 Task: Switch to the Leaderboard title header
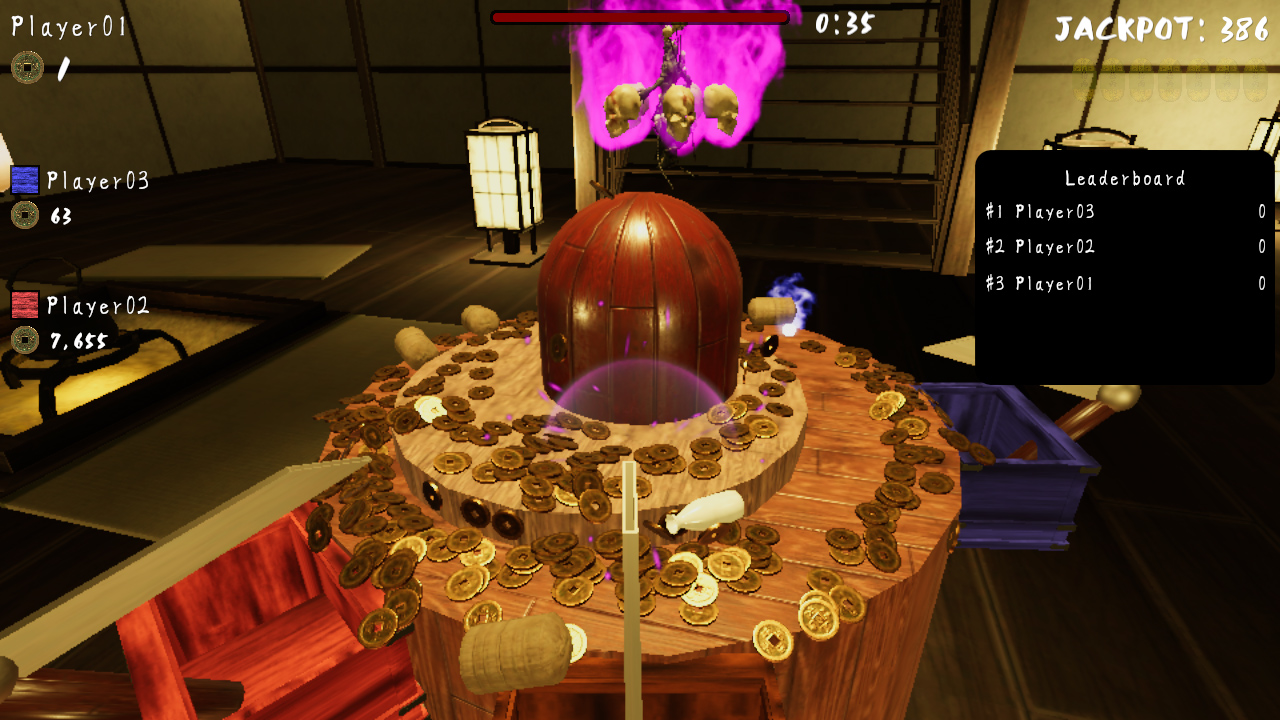click(x=1123, y=178)
